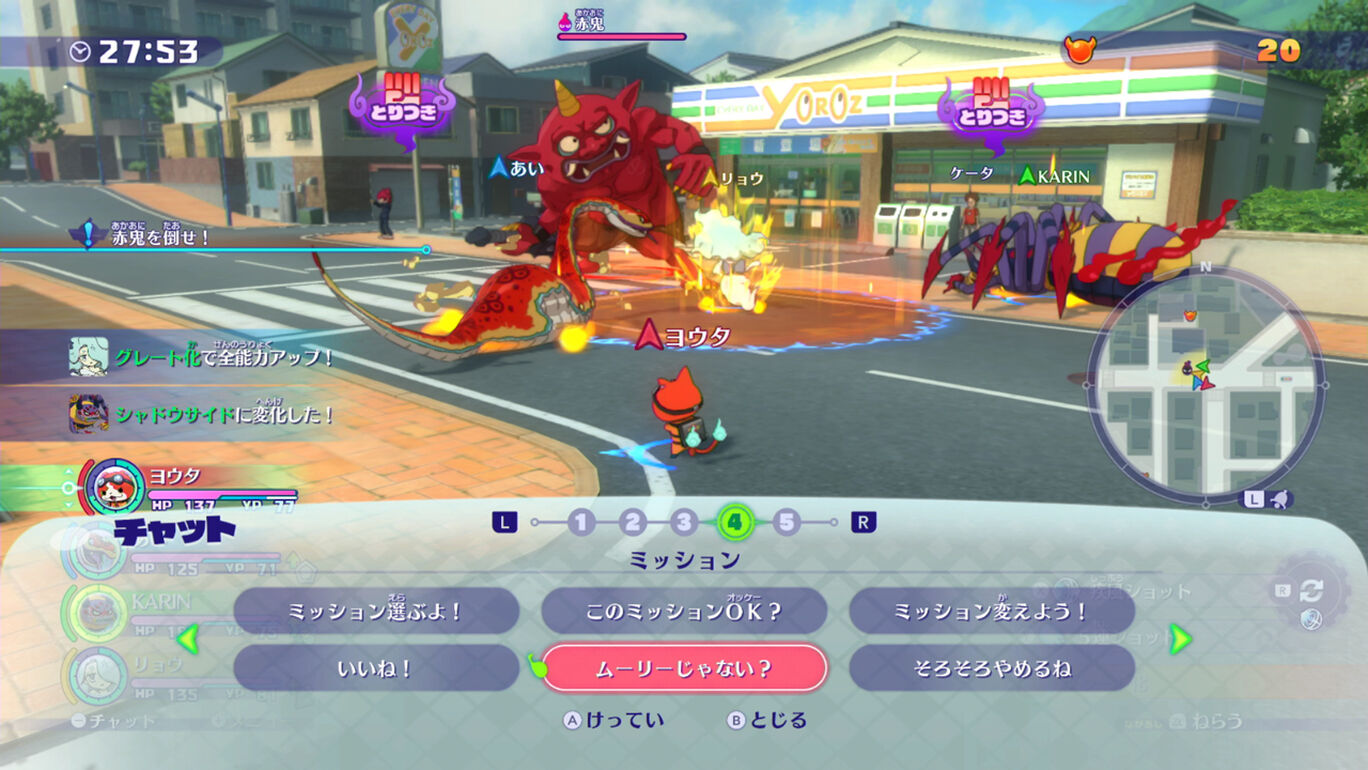Select the highlighted reply ムーリーじゃない？
The width and height of the screenshot is (1368, 770).
pyautogui.click(x=682, y=667)
